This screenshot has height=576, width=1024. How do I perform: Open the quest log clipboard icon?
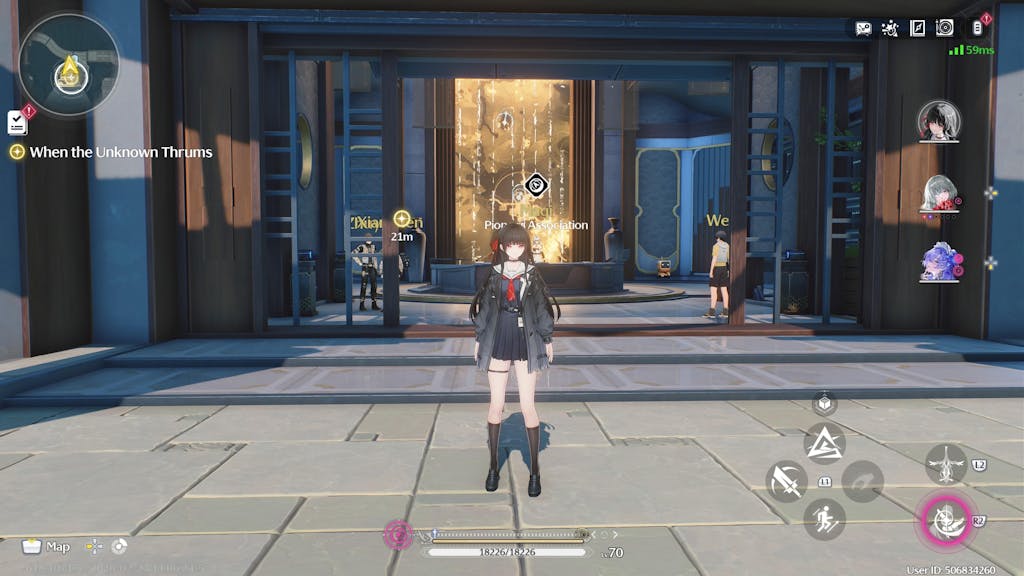pos(17,122)
